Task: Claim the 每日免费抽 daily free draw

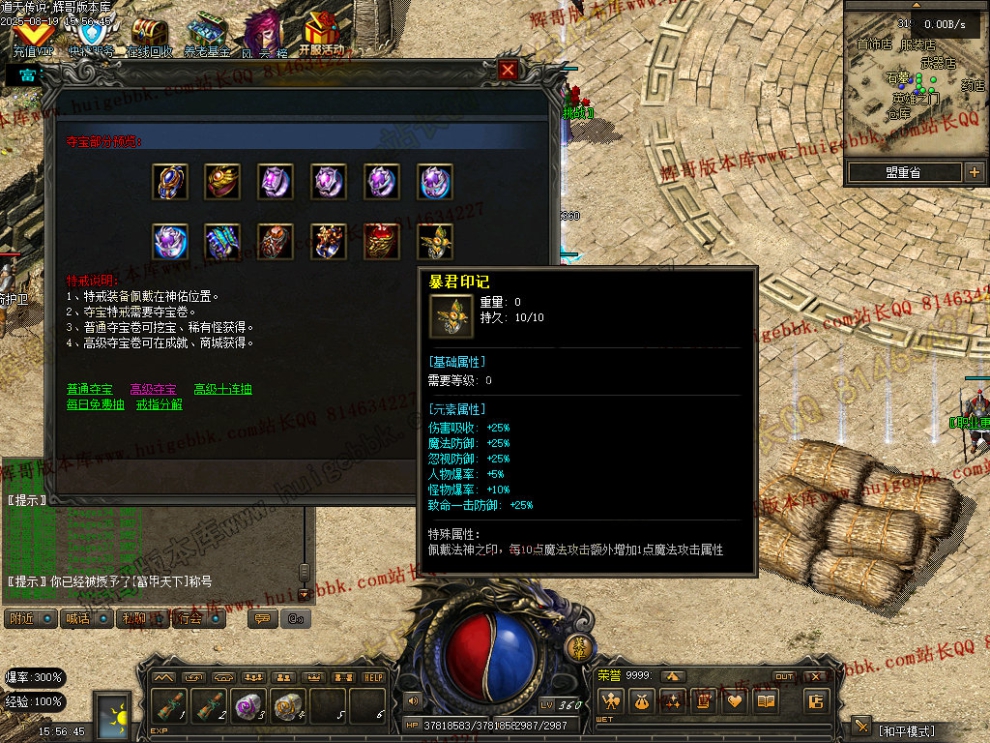Action: tap(95, 405)
